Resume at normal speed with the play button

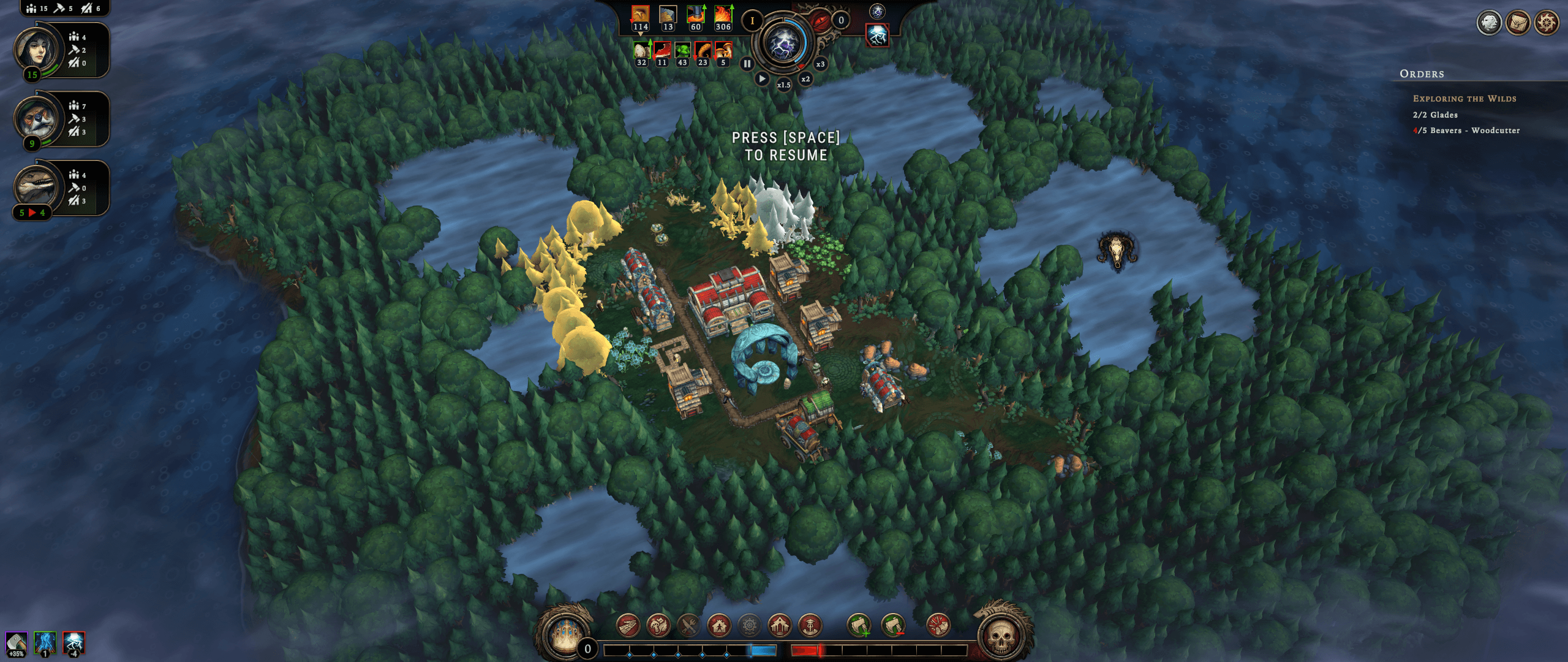(761, 78)
